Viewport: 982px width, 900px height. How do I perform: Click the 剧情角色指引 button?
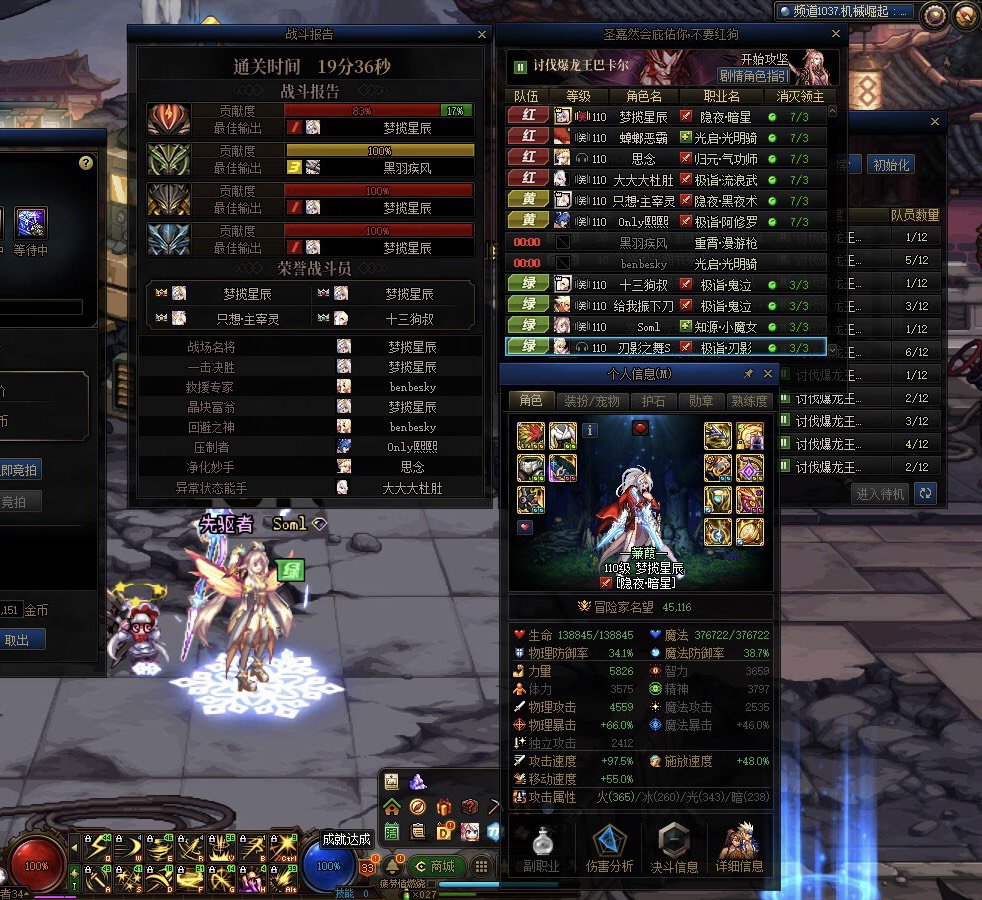(x=753, y=76)
